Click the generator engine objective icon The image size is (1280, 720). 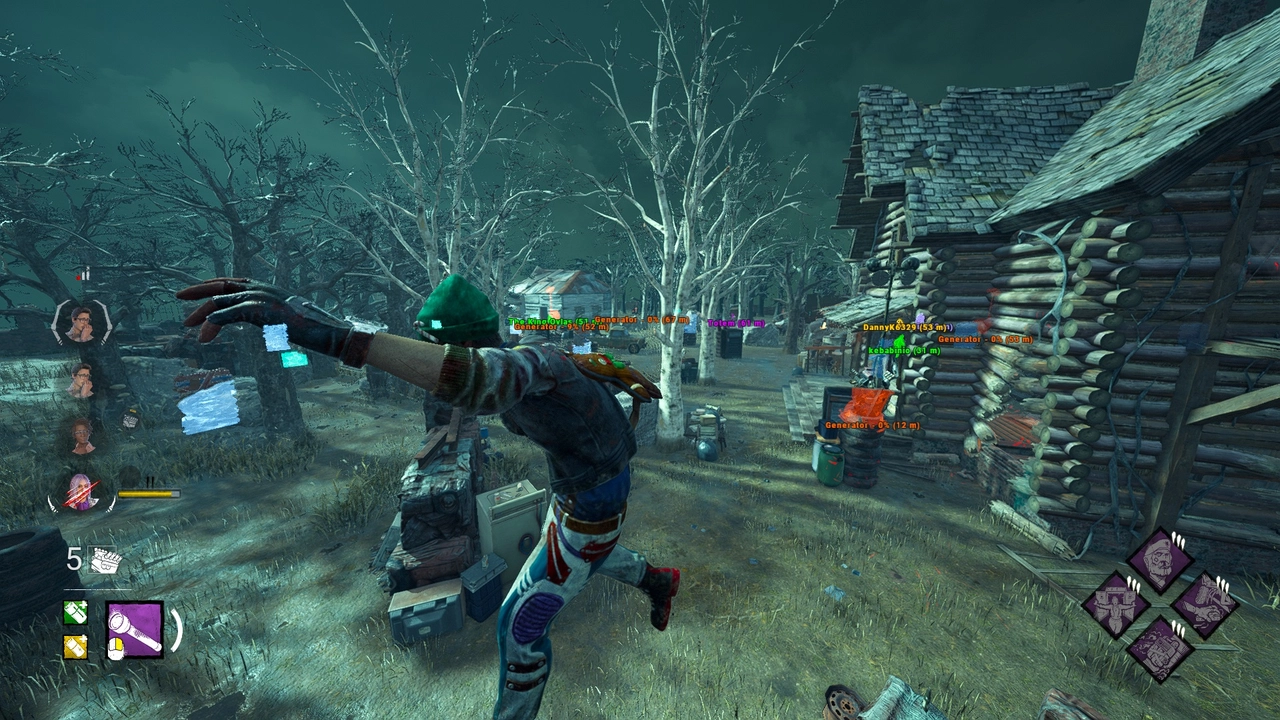(x=104, y=561)
